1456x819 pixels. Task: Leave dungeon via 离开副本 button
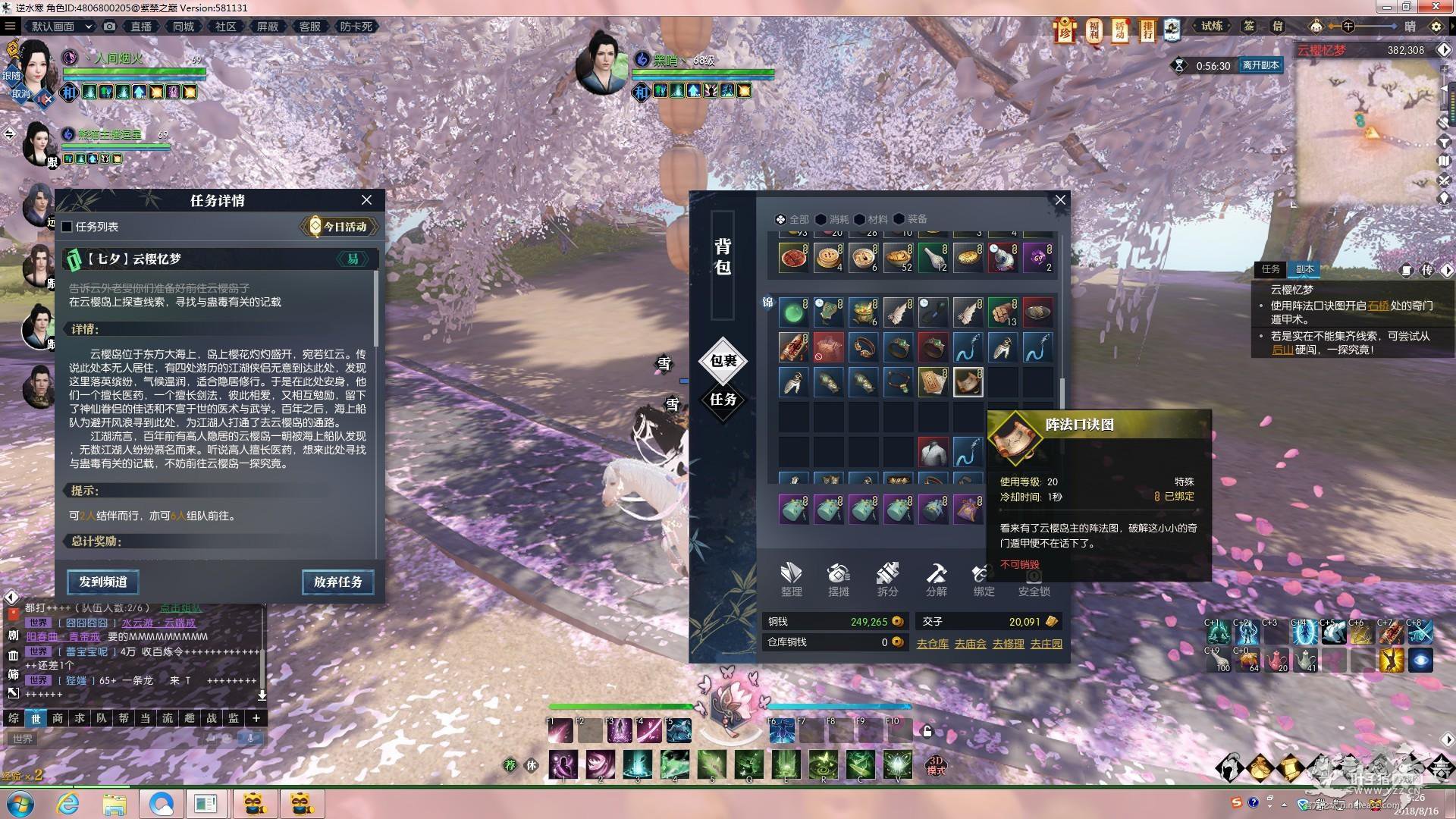click(1260, 65)
